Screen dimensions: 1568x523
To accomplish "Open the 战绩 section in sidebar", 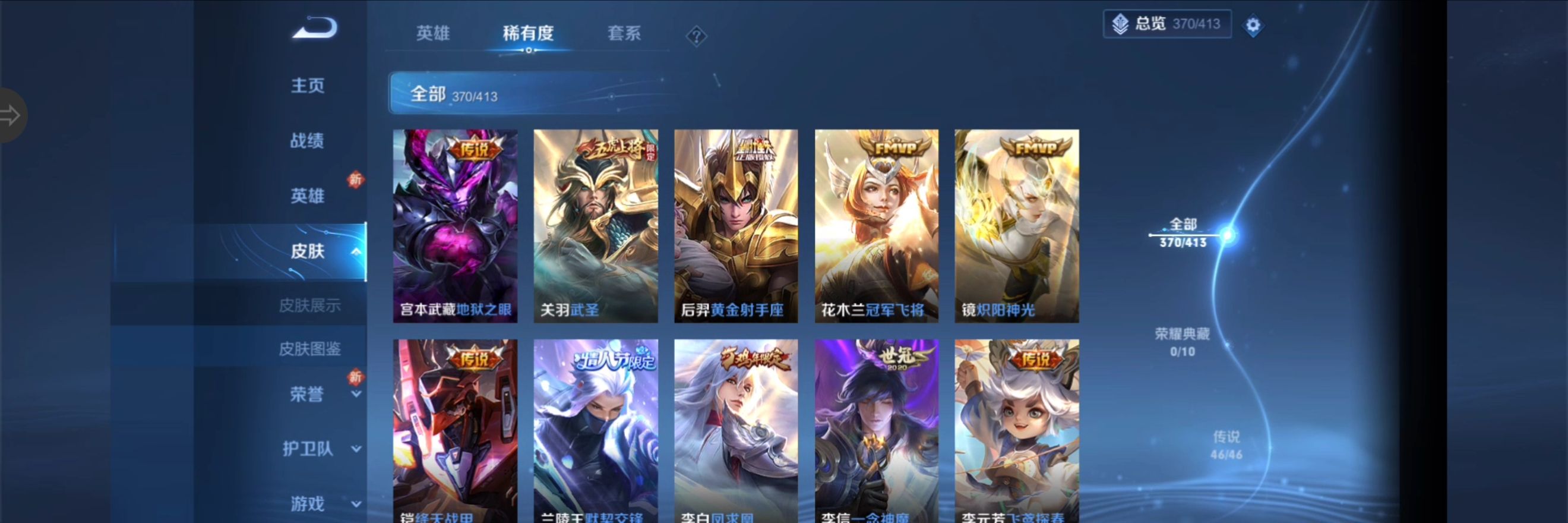I will coord(307,141).
